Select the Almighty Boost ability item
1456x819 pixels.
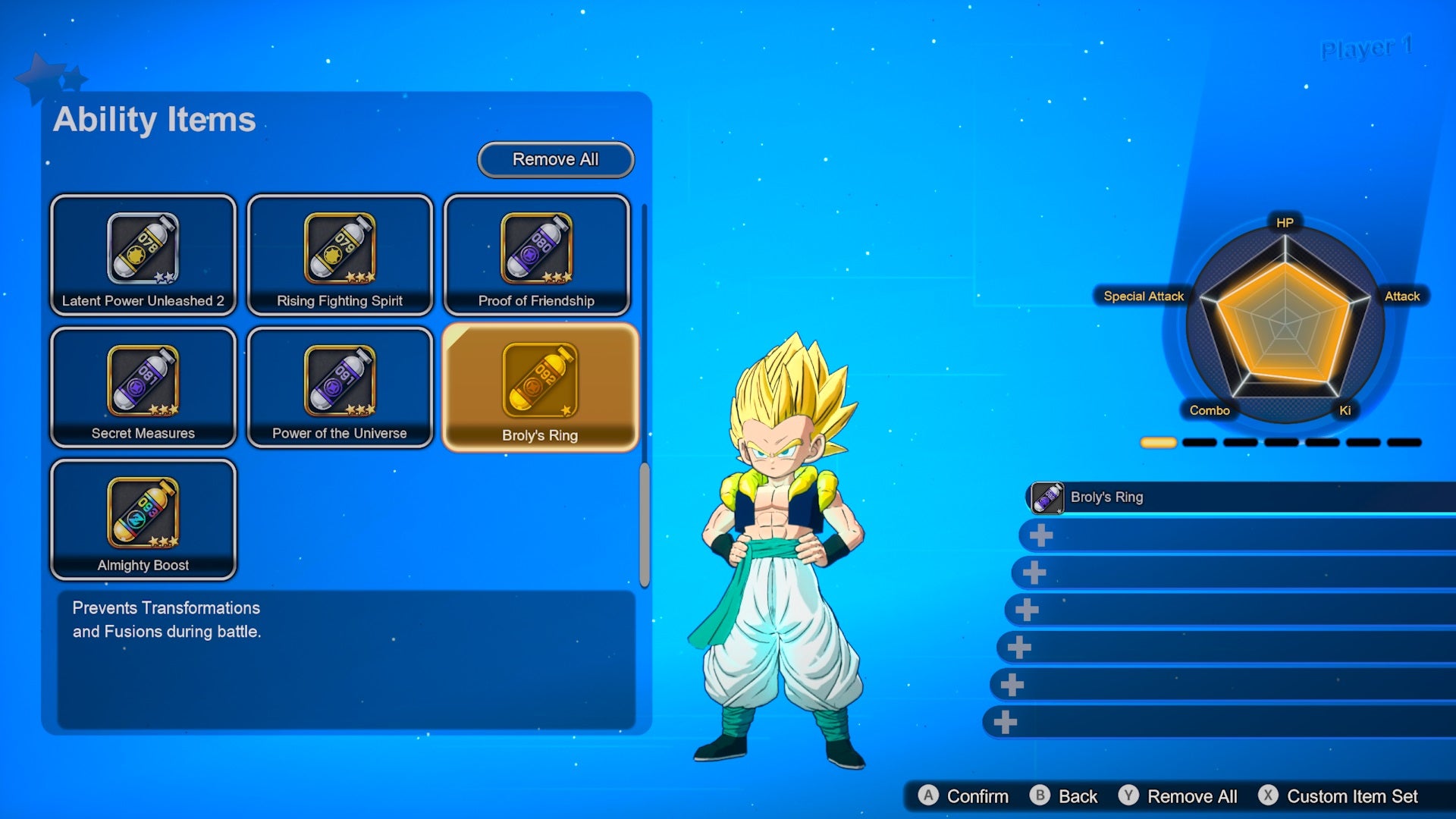pyautogui.click(x=143, y=519)
